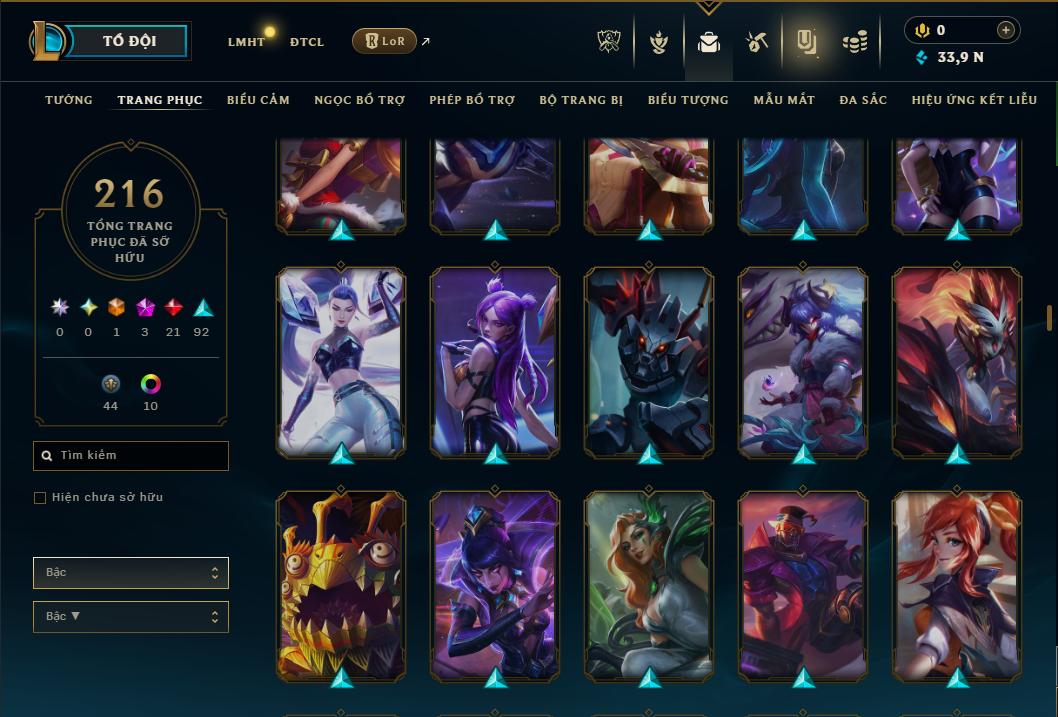Switch to the ĐTCL game tab

point(307,42)
